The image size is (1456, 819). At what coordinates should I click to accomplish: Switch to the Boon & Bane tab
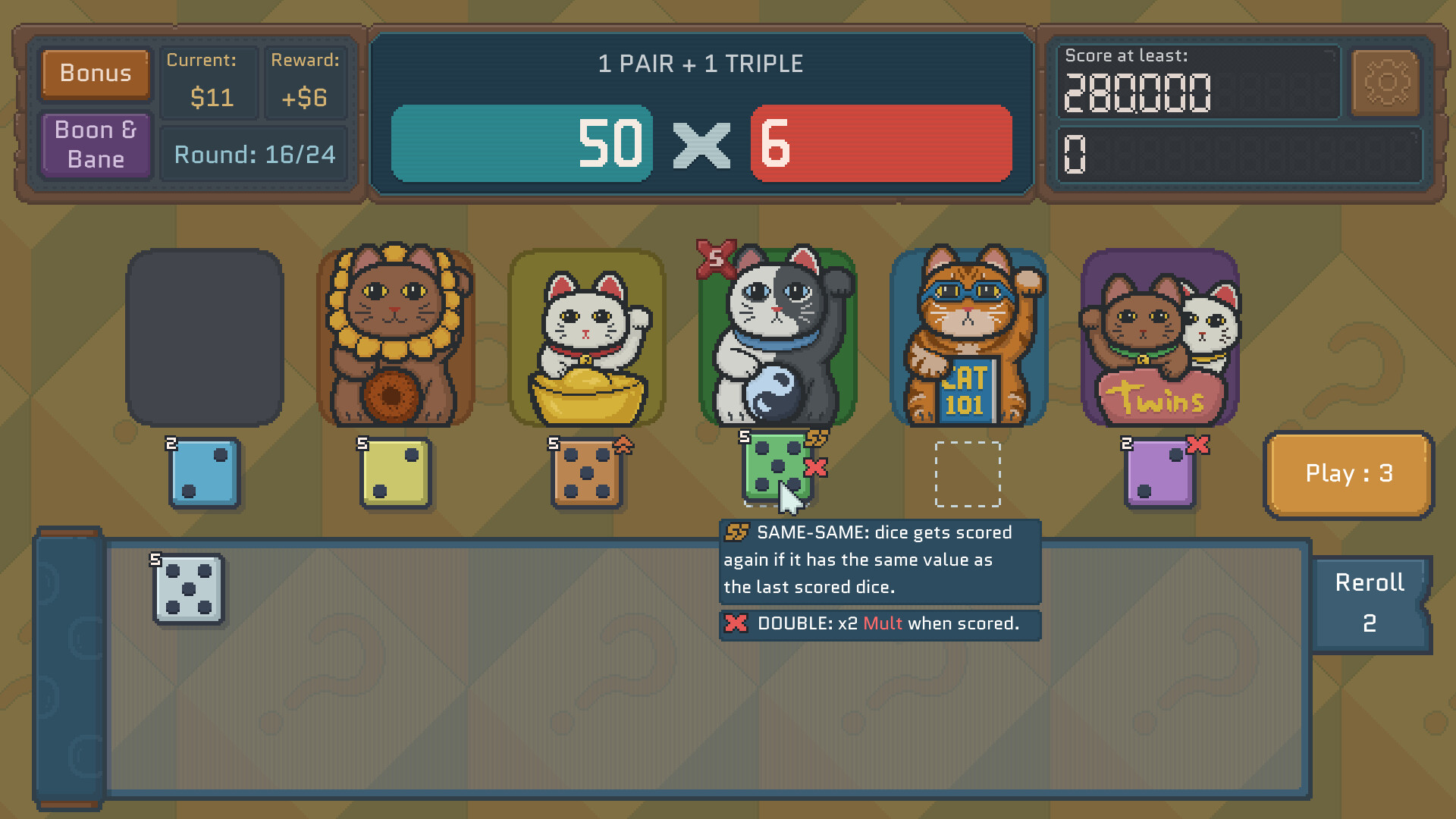click(x=95, y=144)
